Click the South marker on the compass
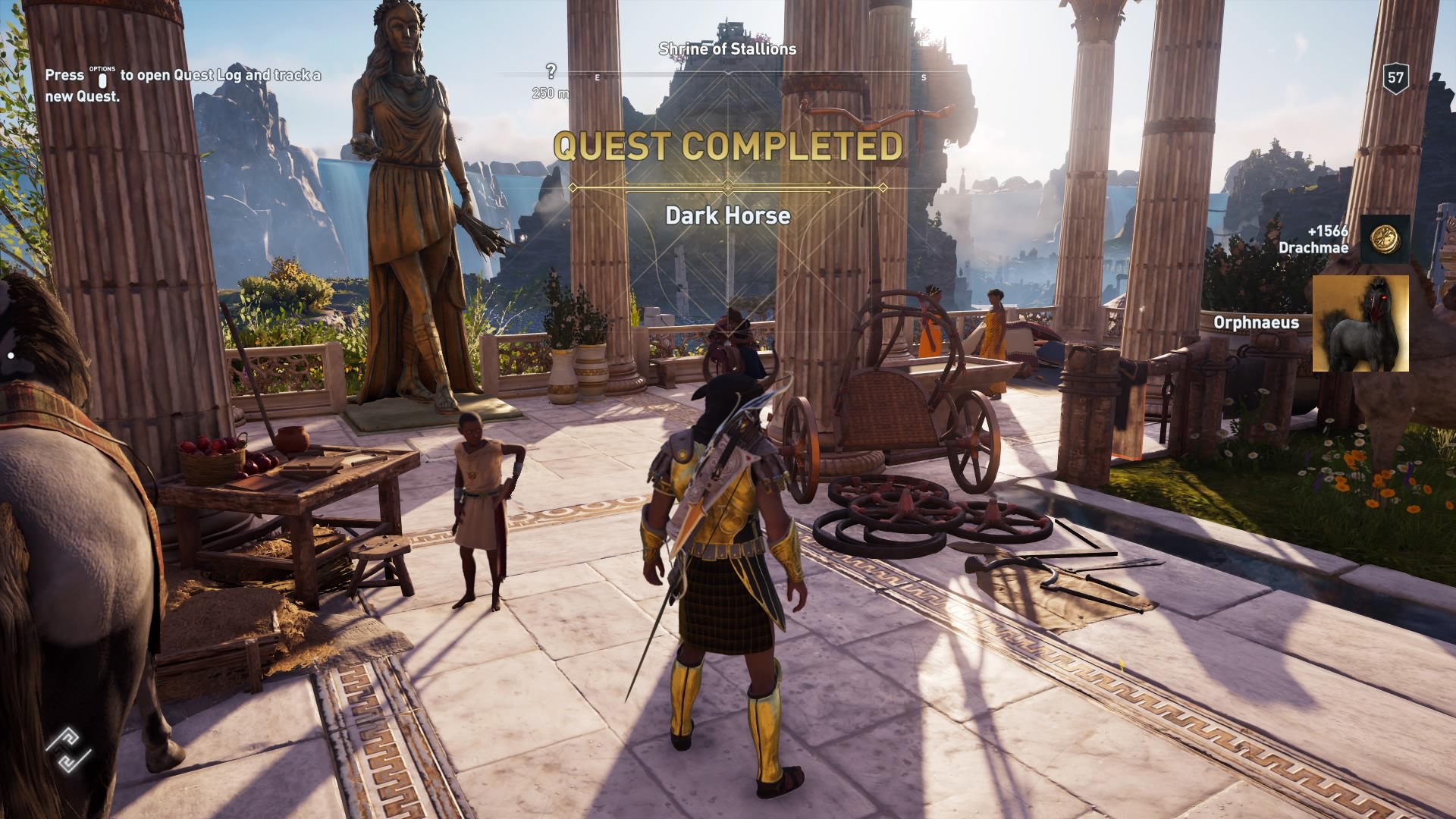 pos(923,77)
